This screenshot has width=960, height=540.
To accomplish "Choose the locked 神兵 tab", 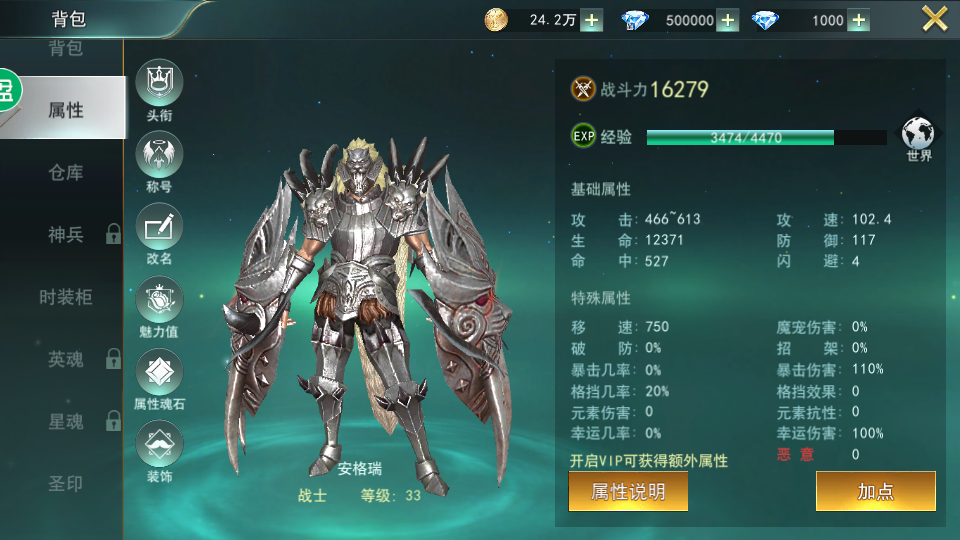I will click(x=65, y=235).
